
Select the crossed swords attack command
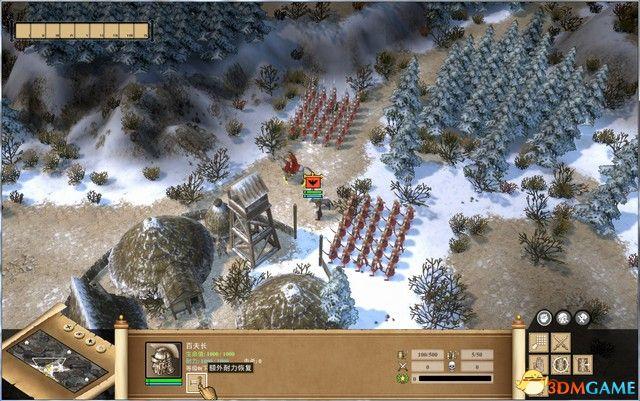click(562, 342)
